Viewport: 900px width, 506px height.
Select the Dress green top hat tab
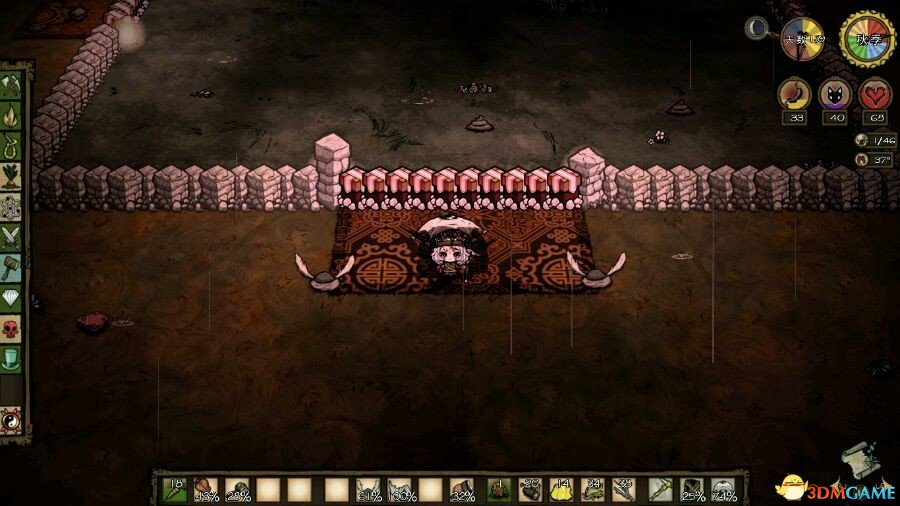tap(13, 358)
